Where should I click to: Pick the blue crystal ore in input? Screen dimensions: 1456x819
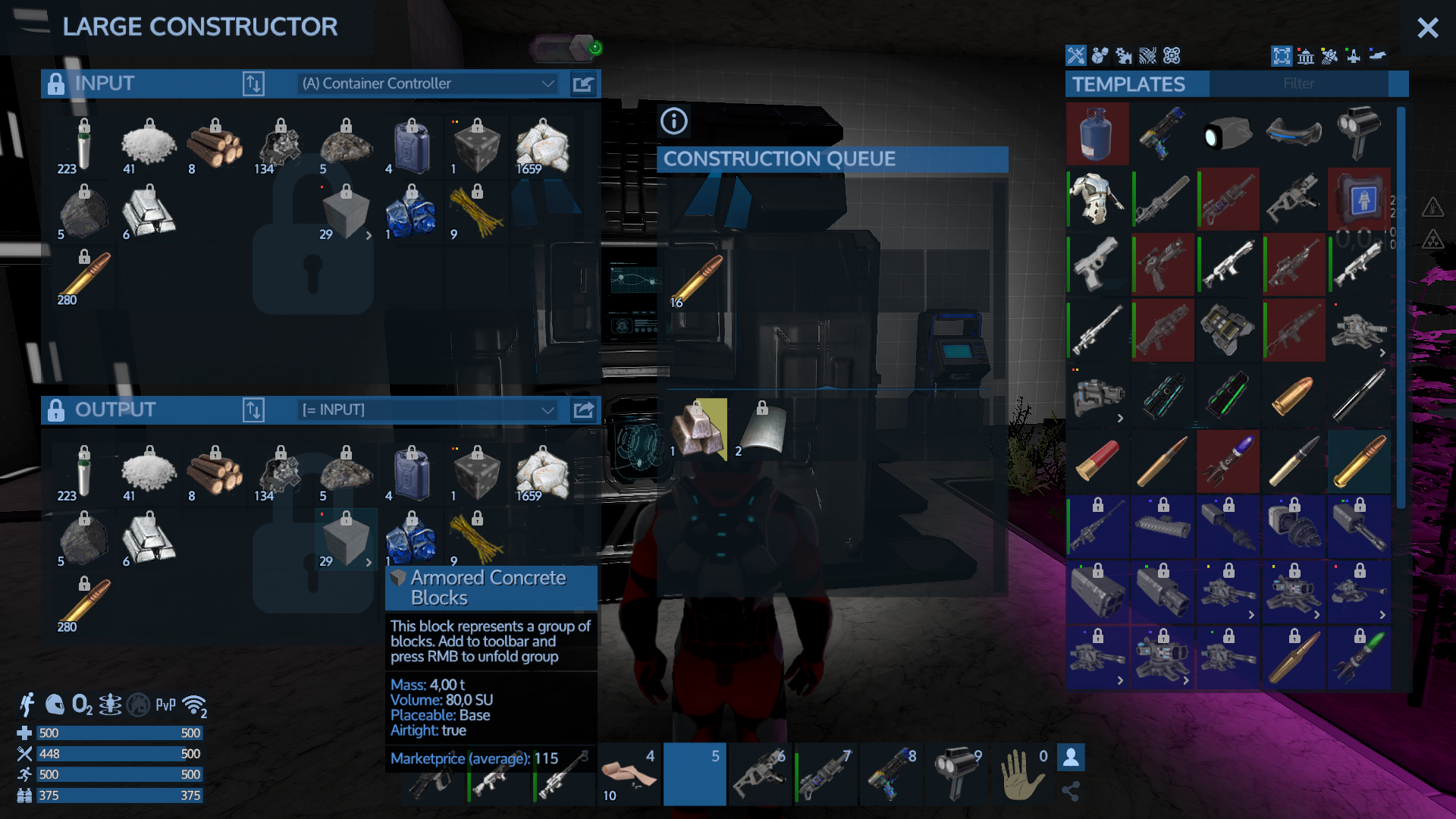point(412,214)
